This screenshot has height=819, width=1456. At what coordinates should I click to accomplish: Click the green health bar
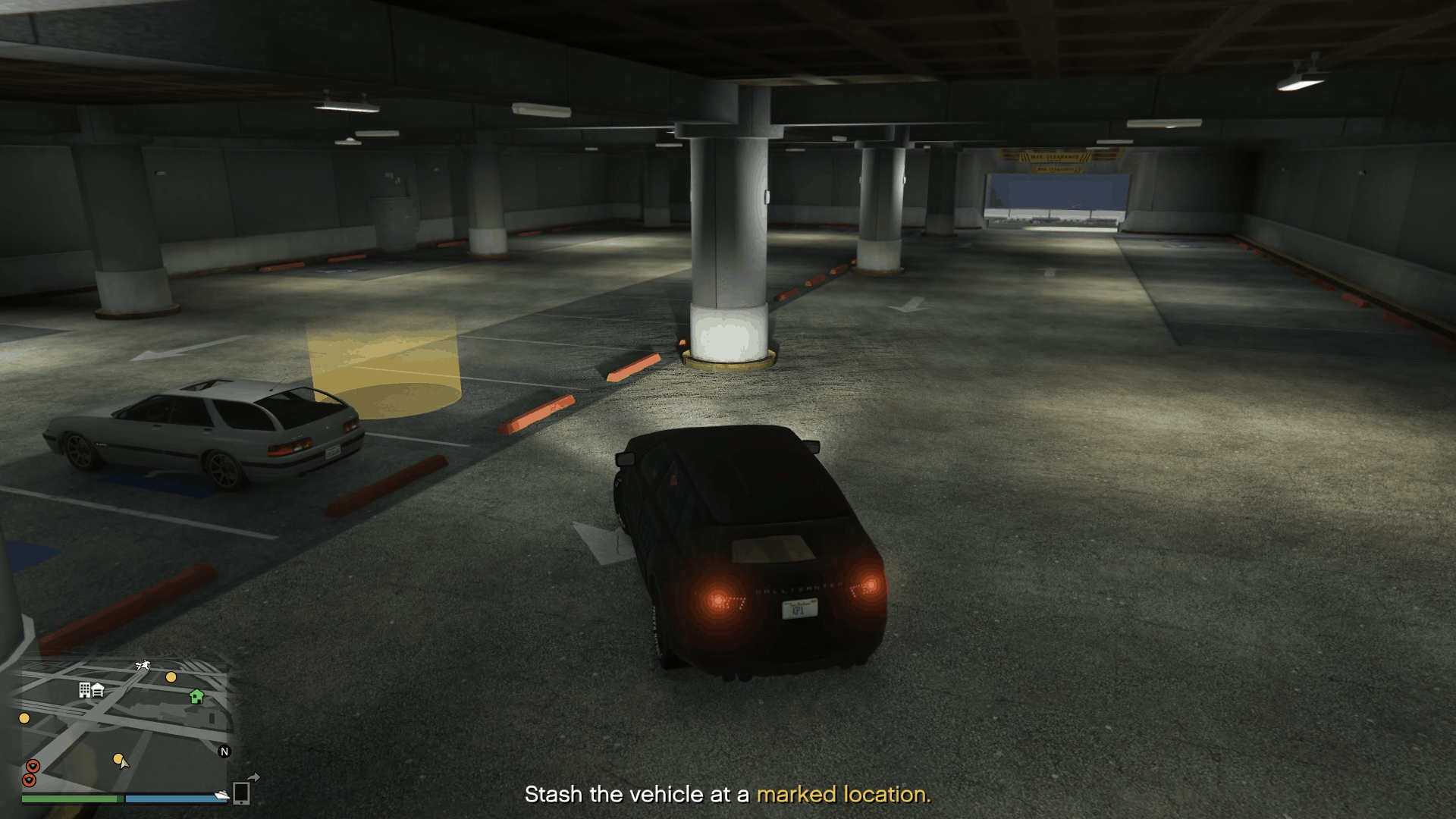(x=70, y=799)
